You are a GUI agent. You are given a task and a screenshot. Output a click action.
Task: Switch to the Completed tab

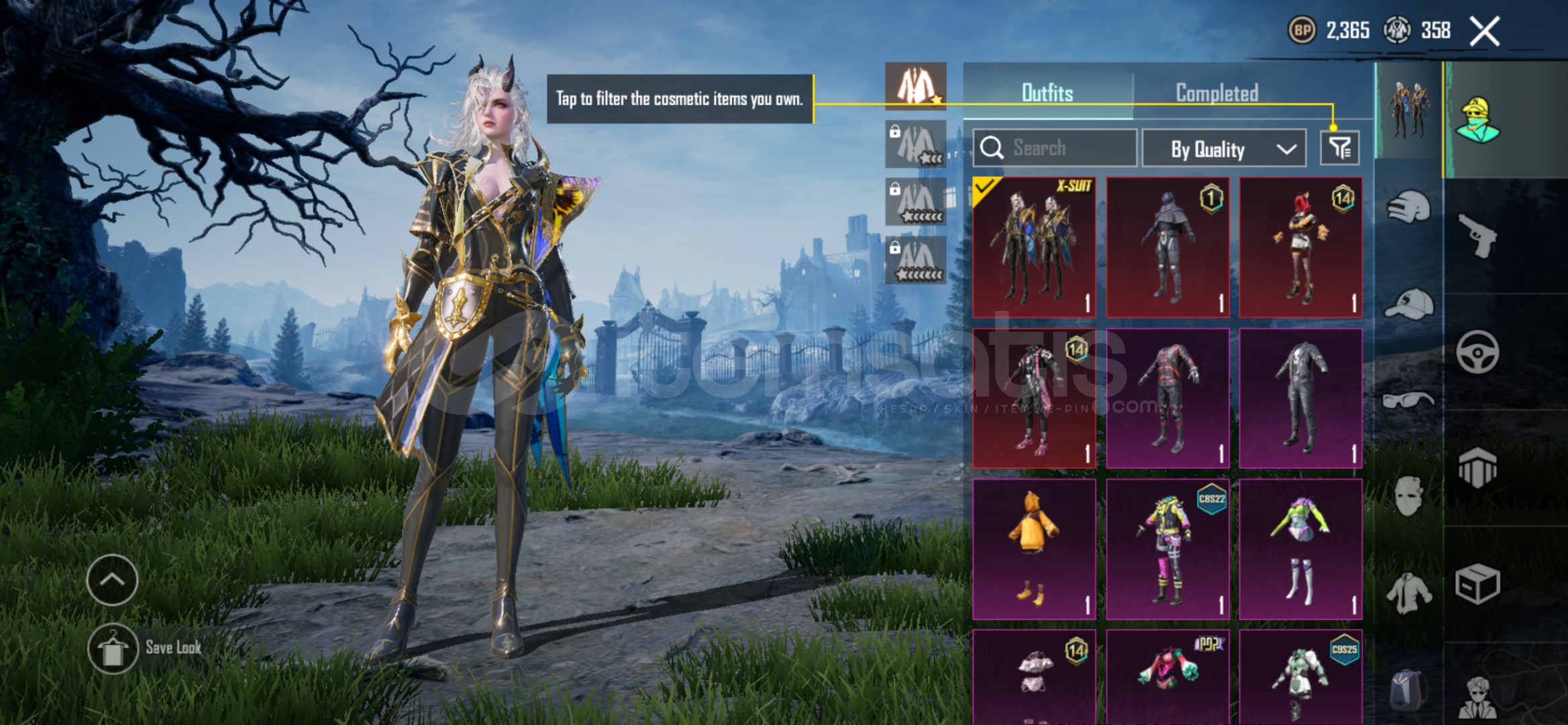point(1216,93)
